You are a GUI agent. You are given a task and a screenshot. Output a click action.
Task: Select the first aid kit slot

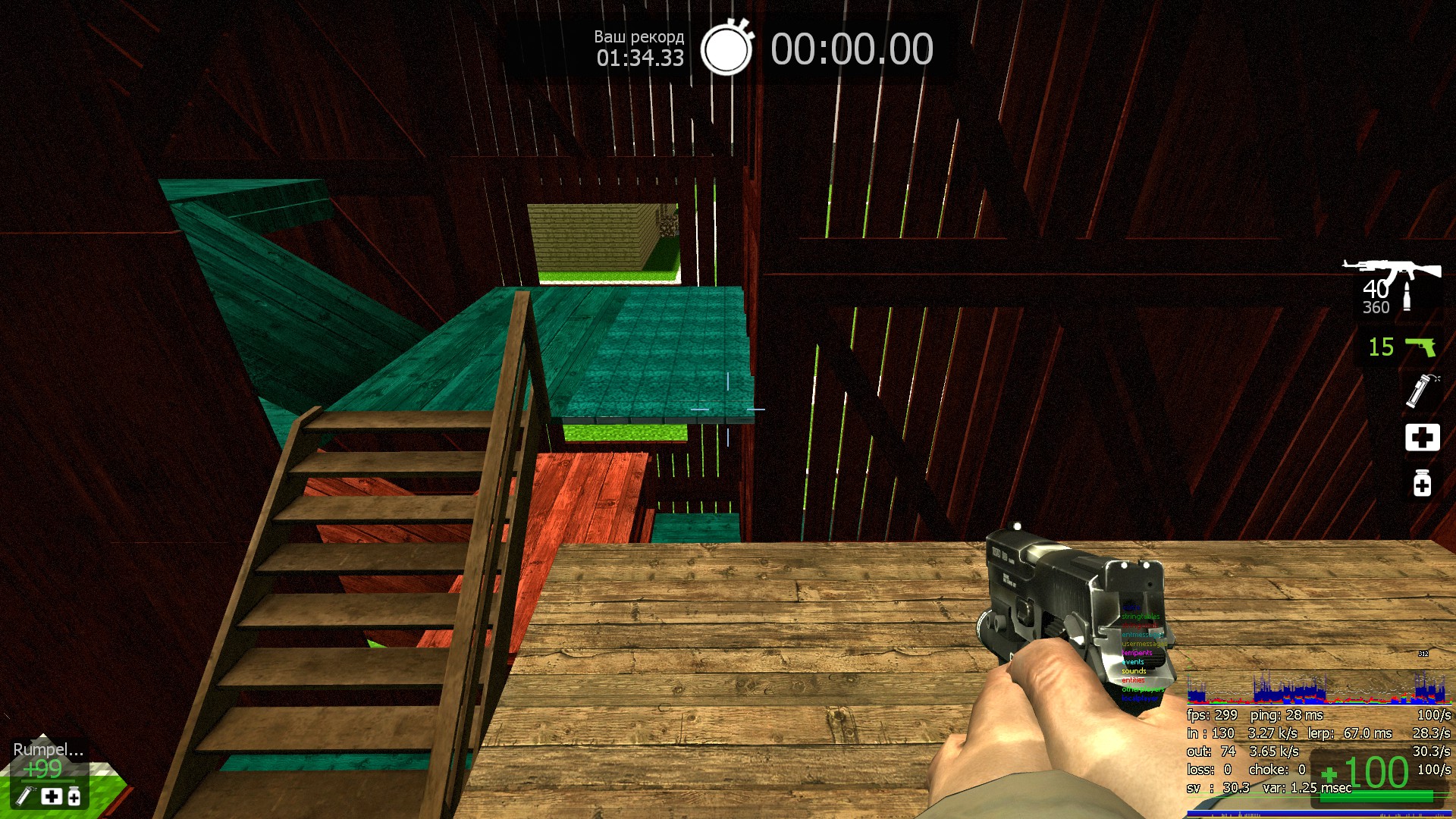click(1422, 438)
